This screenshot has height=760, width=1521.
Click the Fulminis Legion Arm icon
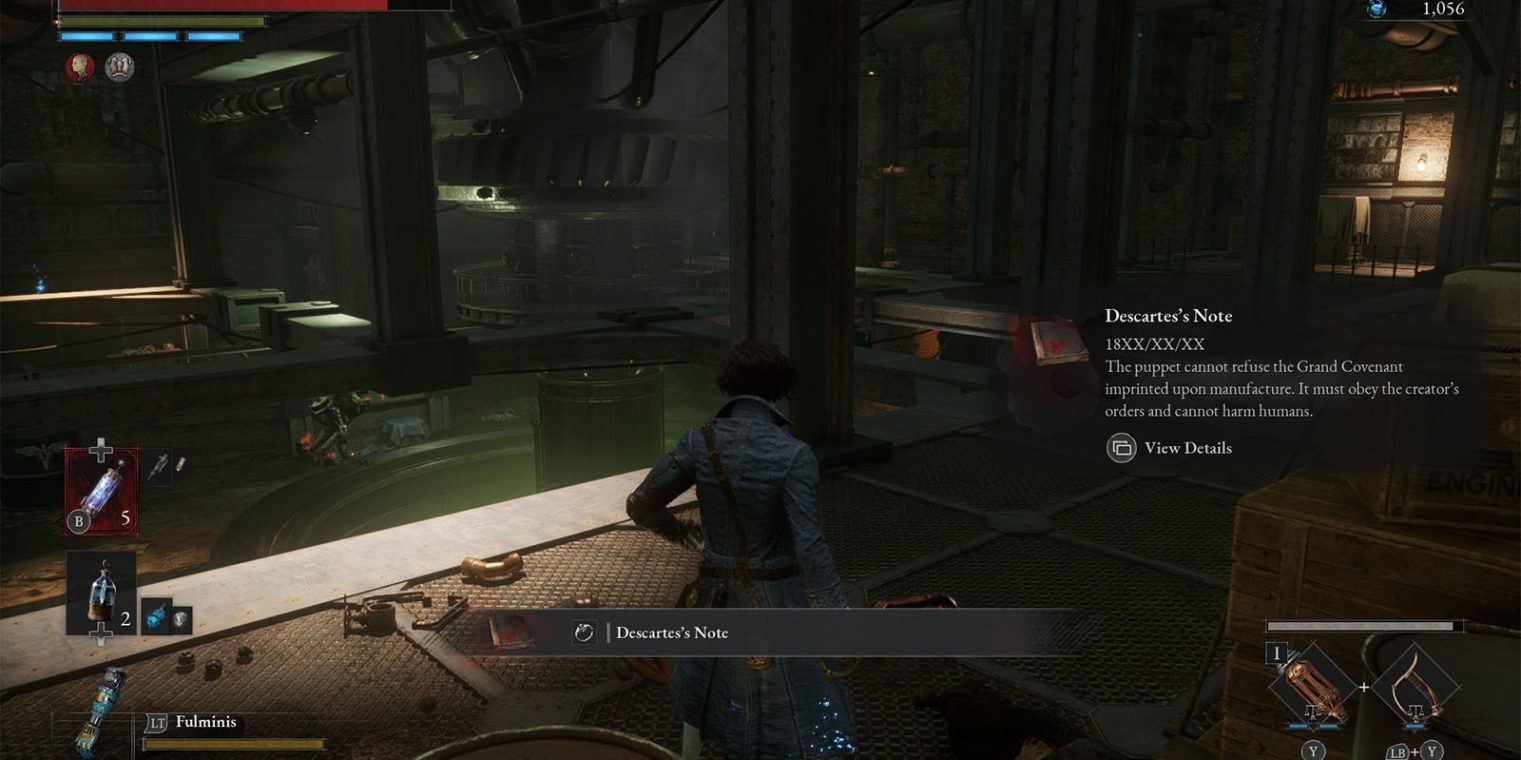100,708
